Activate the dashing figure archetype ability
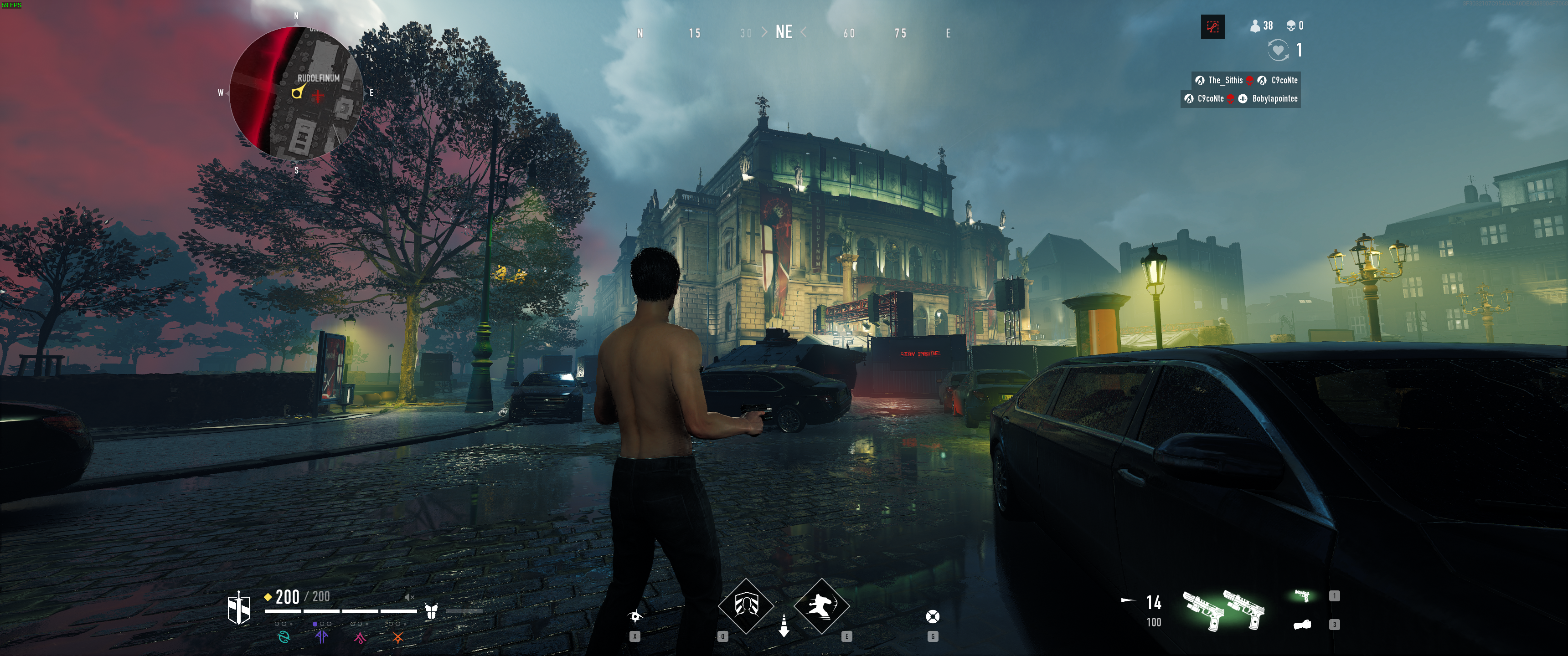Viewport: 1568px width, 656px height. pyautogui.click(x=821, y=606)
